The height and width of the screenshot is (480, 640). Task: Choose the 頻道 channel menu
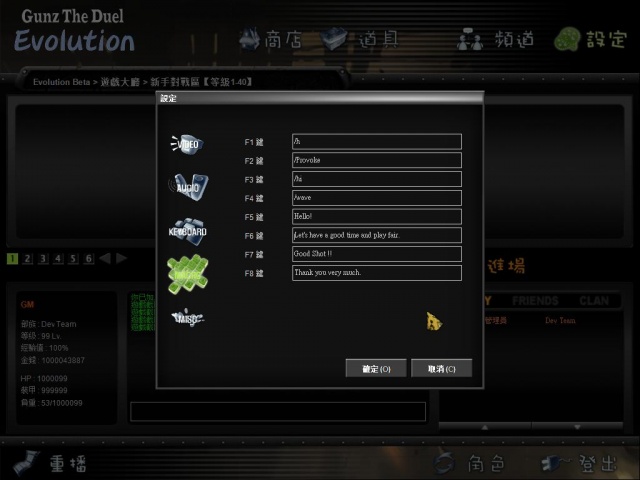496,40
